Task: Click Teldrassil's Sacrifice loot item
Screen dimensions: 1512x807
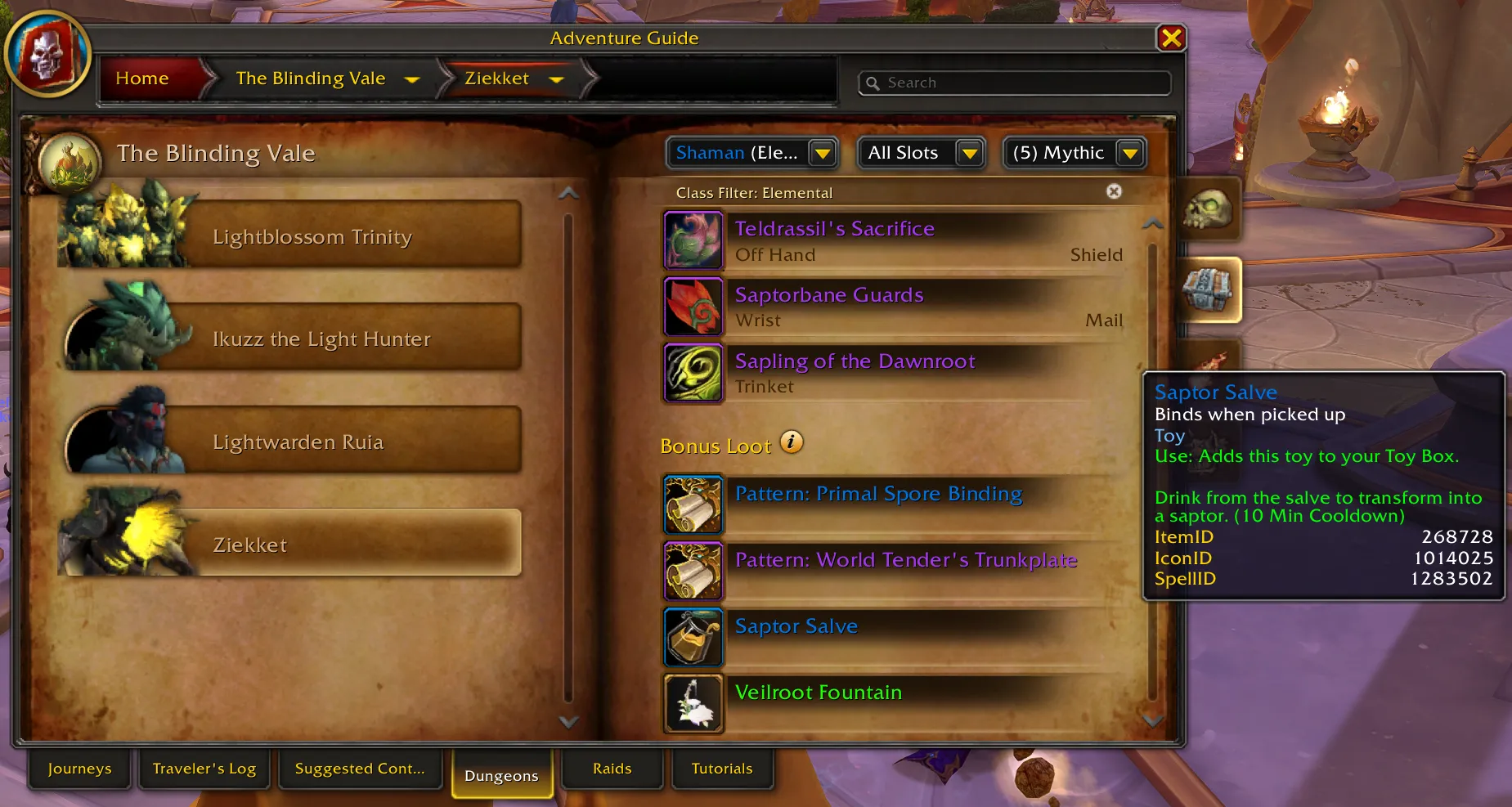Action: tap(834, 229)
